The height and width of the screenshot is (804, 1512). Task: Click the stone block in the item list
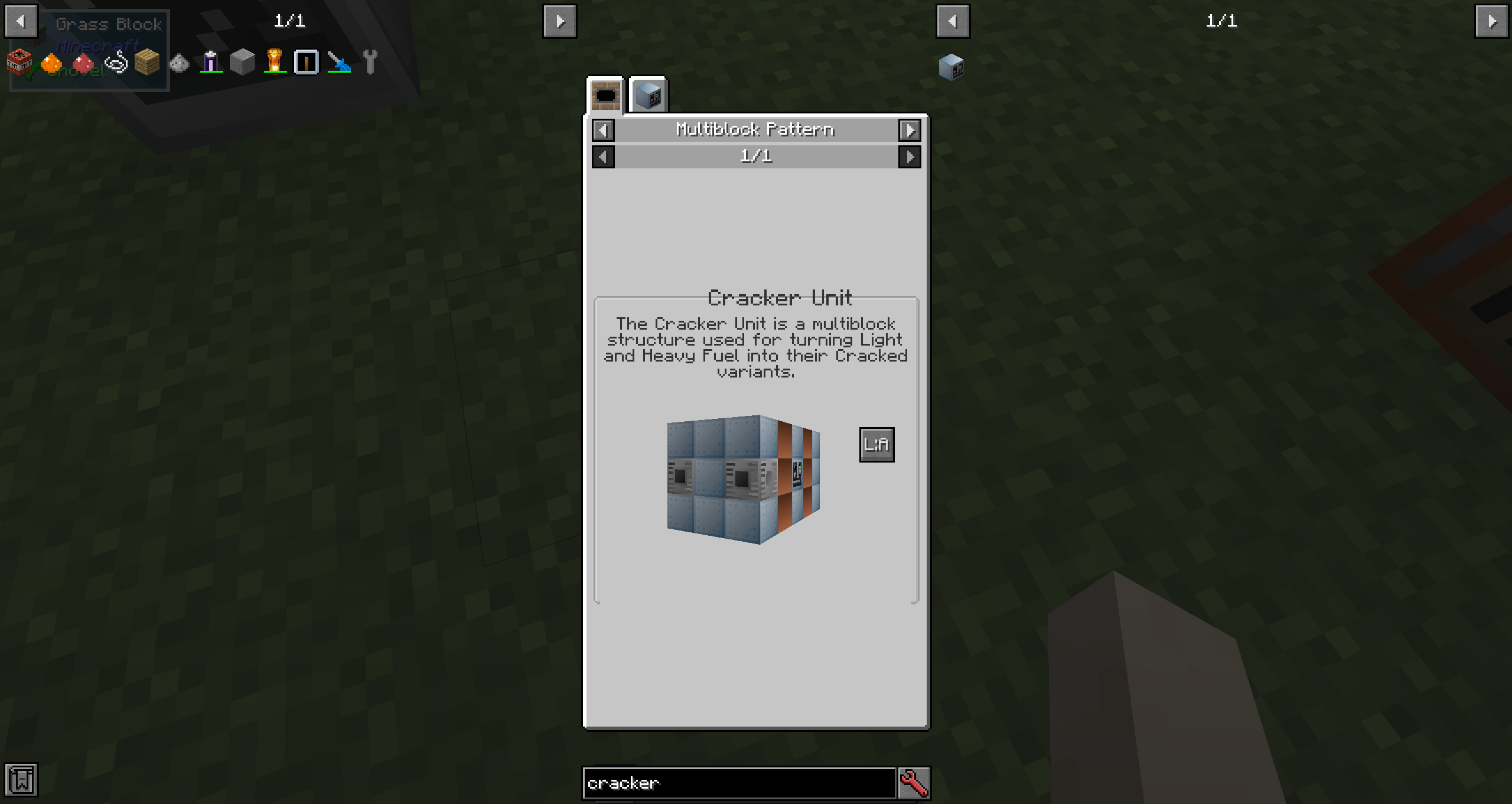click(x=242, y=61)
